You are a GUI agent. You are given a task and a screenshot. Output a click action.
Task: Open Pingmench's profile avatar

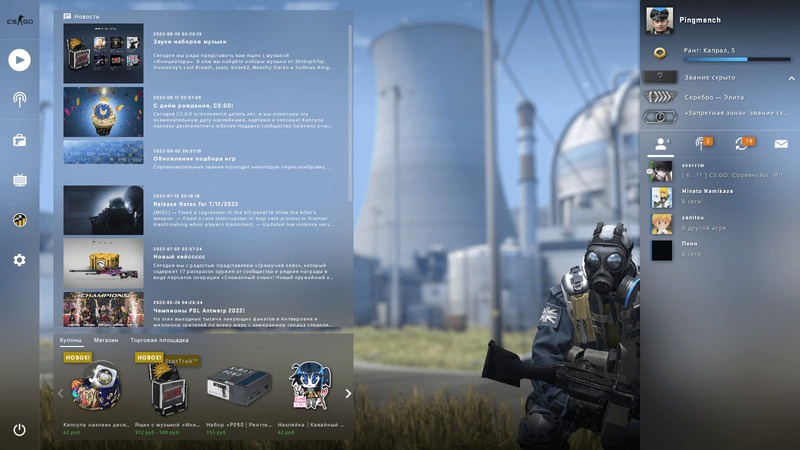659,20
